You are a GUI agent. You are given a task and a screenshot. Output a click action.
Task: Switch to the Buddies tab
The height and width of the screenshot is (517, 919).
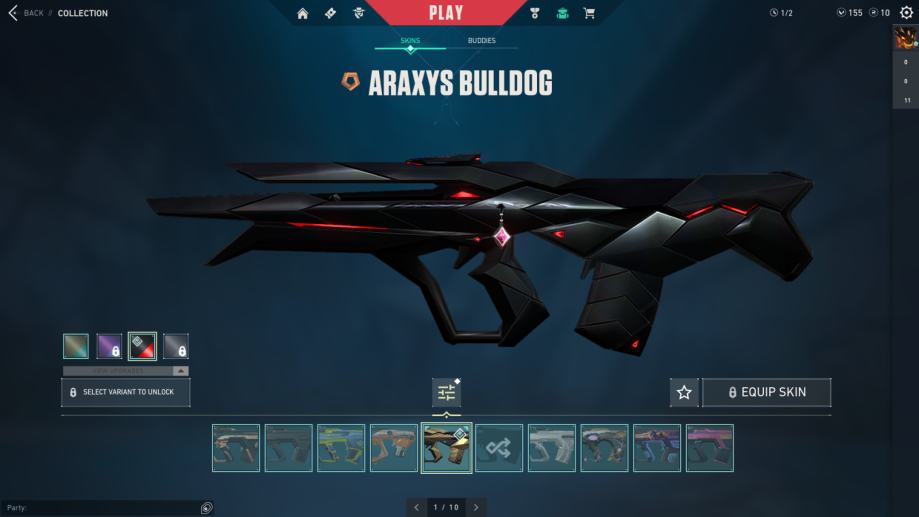pyautogui.click(x=481, y=41)
